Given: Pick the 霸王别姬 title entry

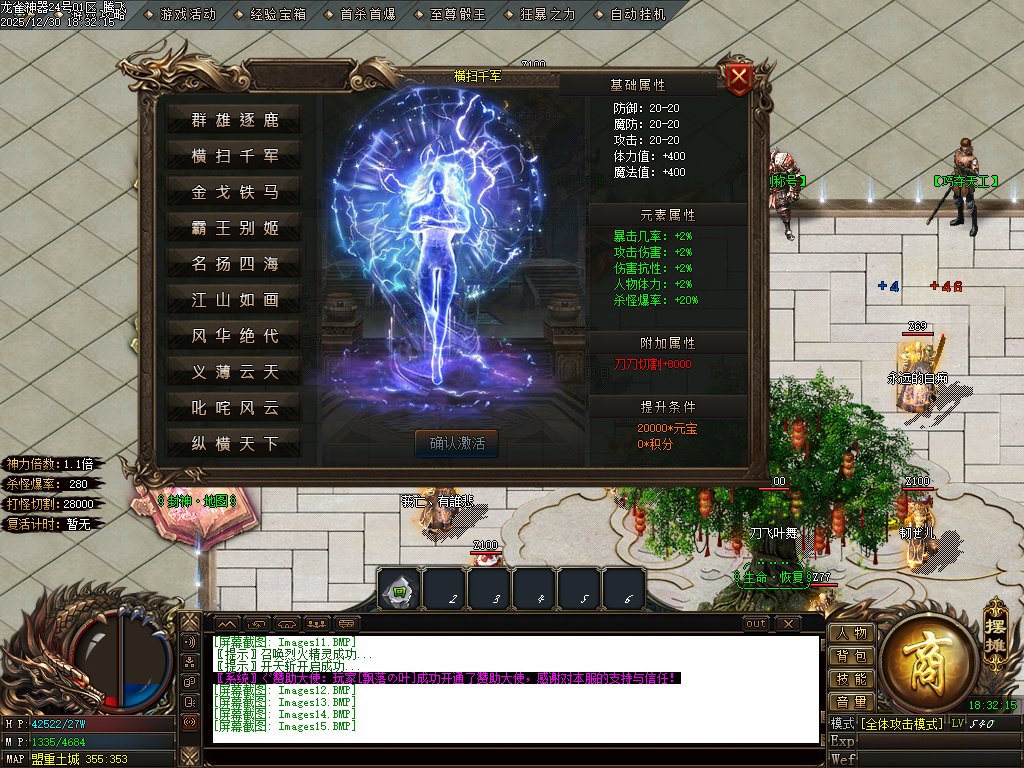Looking at the screenshot, I should (235, 228).
